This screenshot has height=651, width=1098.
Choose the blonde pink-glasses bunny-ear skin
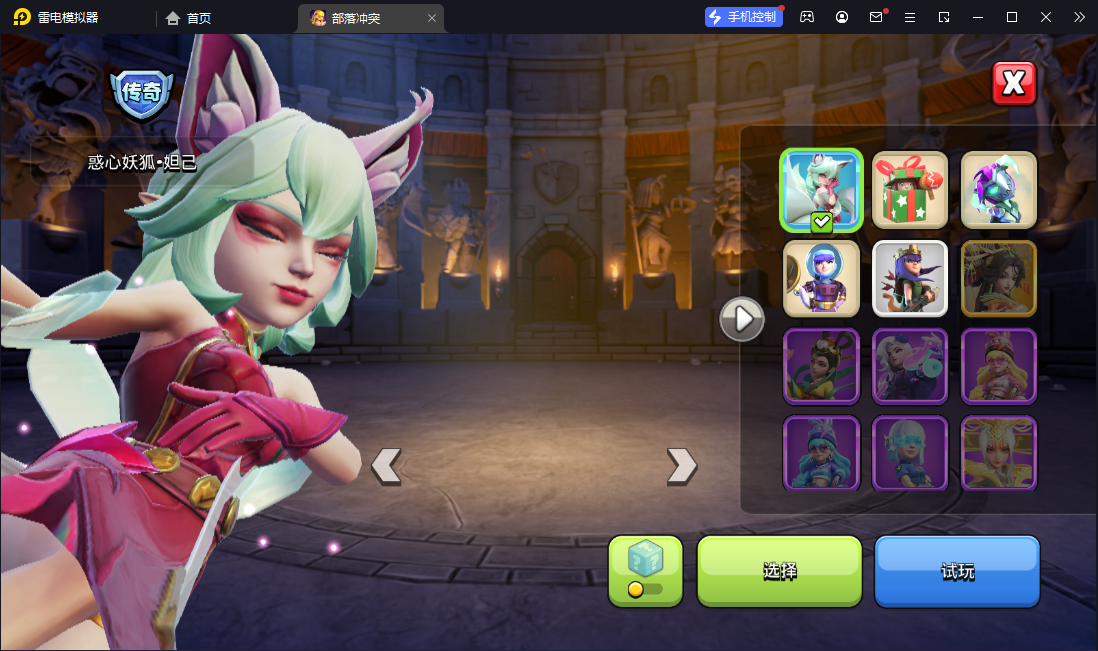point(999,366)
